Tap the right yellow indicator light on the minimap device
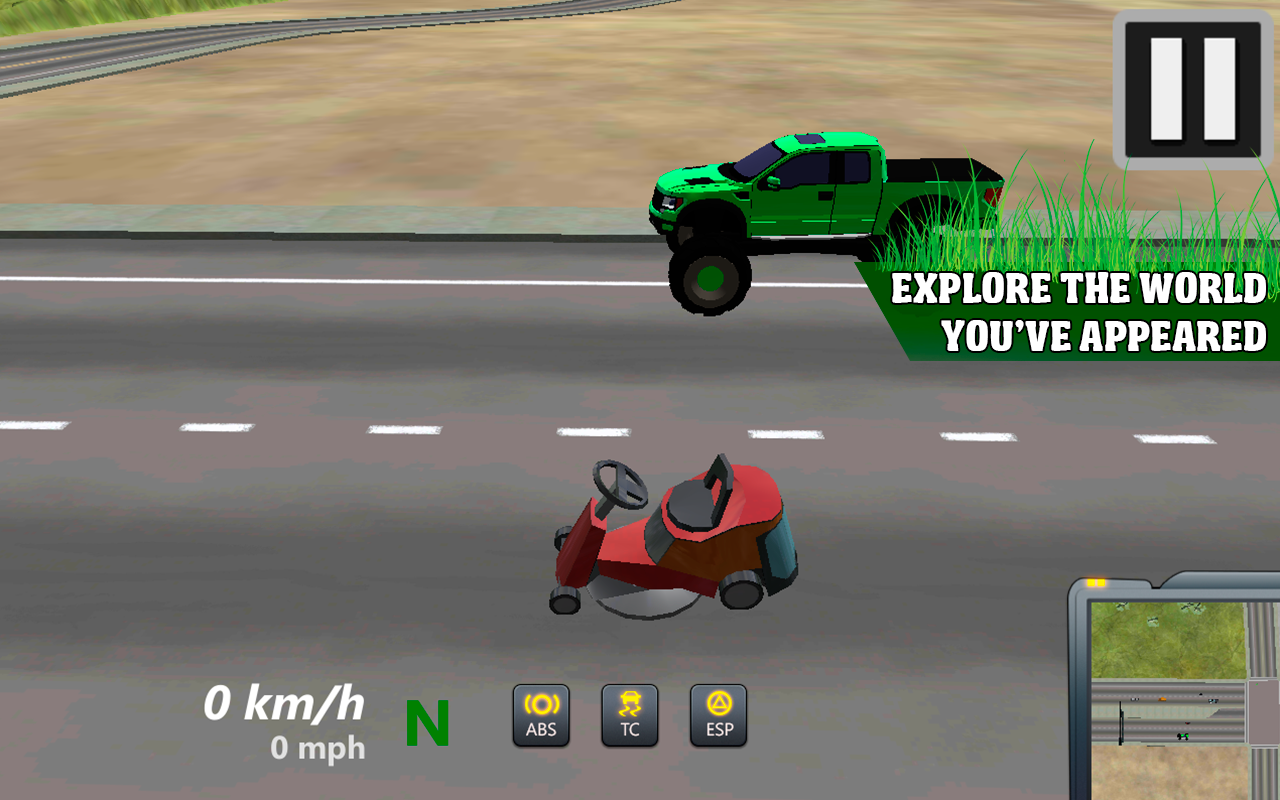This screenshot has width=1280, height=800. pos(1101,582)
